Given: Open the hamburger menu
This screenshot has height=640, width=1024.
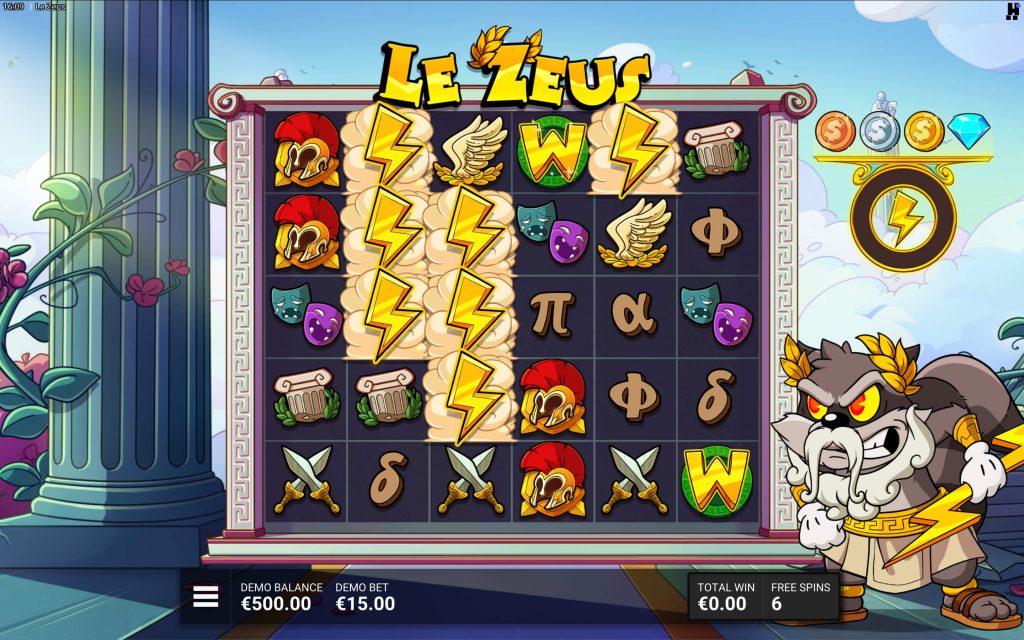Looking at the screenshot, I should point(205,597).
